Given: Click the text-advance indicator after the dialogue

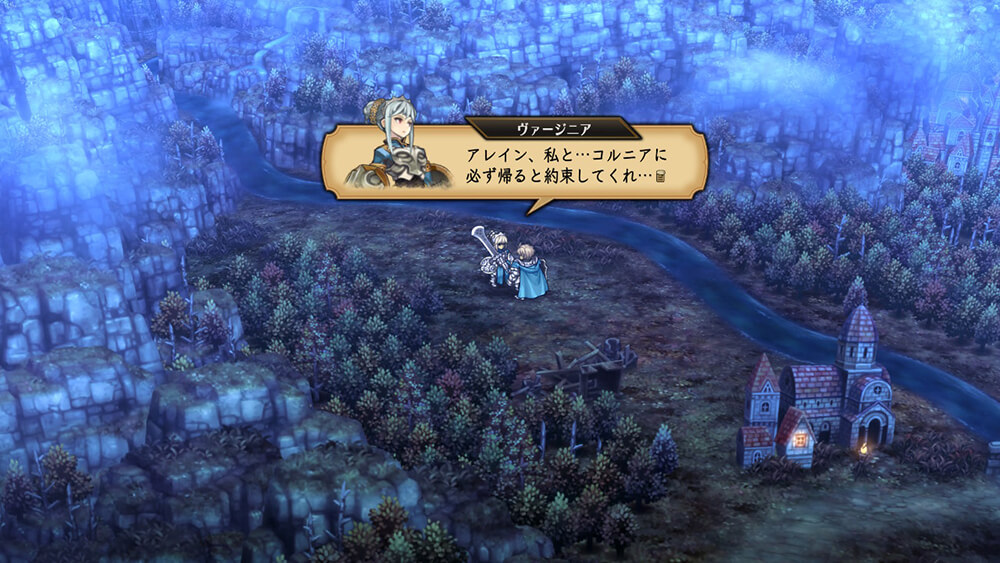Looking at the screenshot, I should 661,178.
